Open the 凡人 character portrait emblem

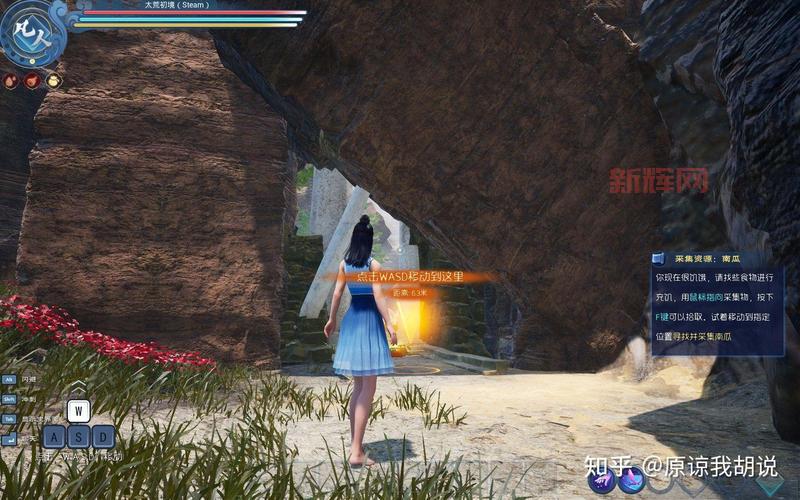point(31,32)
